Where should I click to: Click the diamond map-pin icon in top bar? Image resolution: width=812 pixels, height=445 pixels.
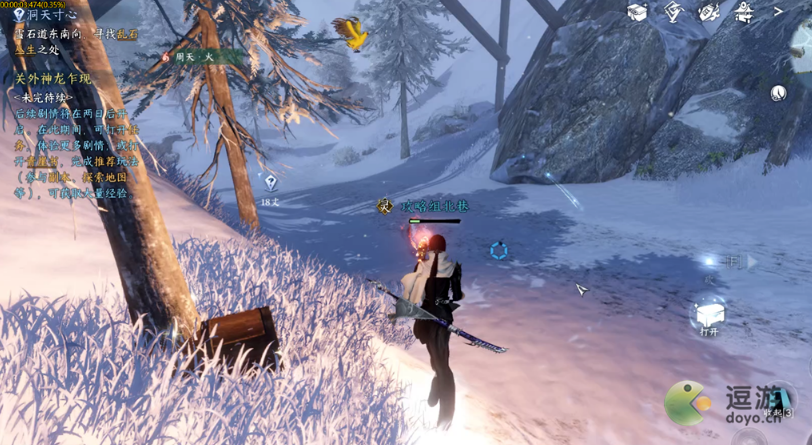point(673,12)
